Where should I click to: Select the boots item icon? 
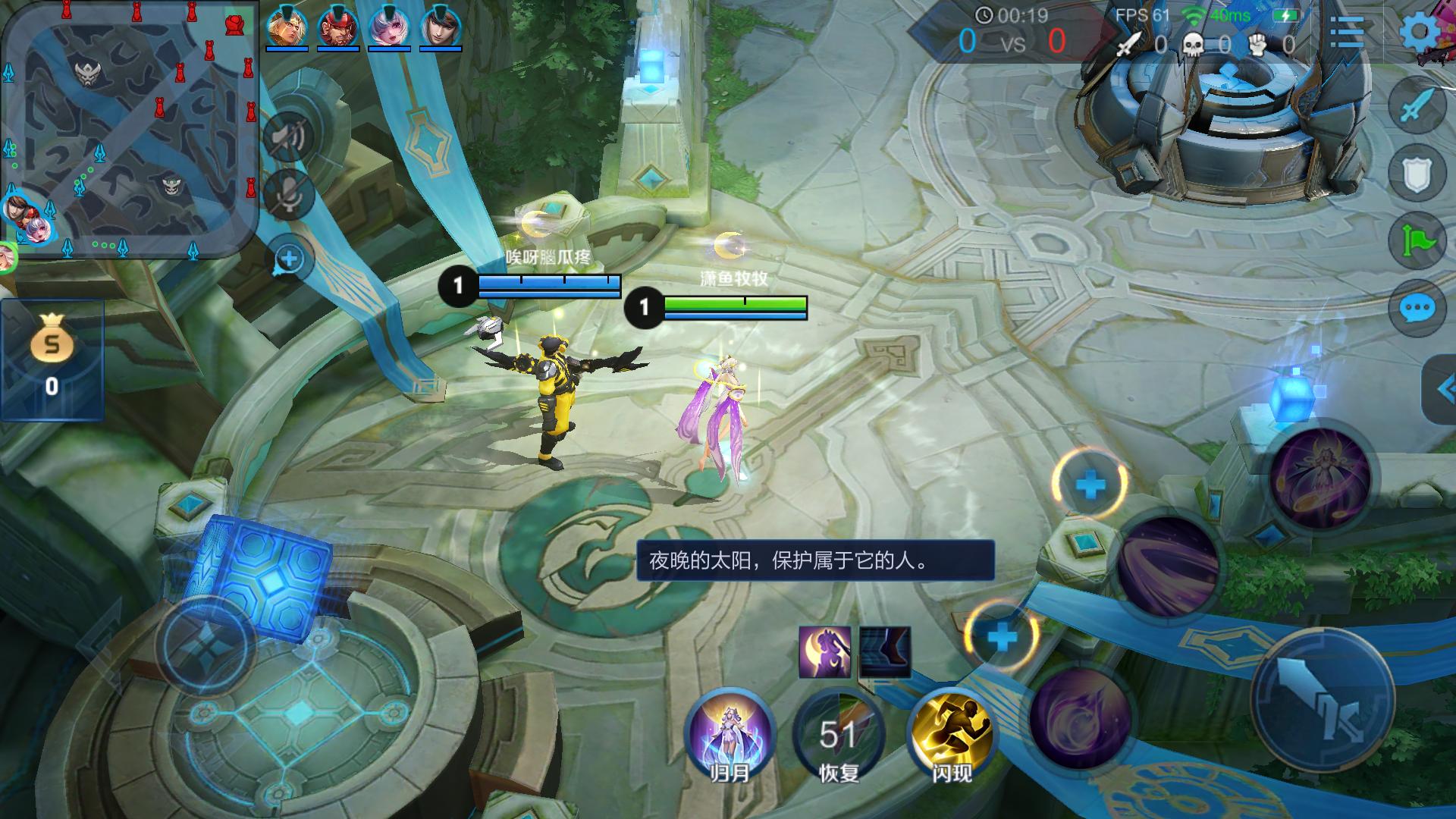(885, 652)
